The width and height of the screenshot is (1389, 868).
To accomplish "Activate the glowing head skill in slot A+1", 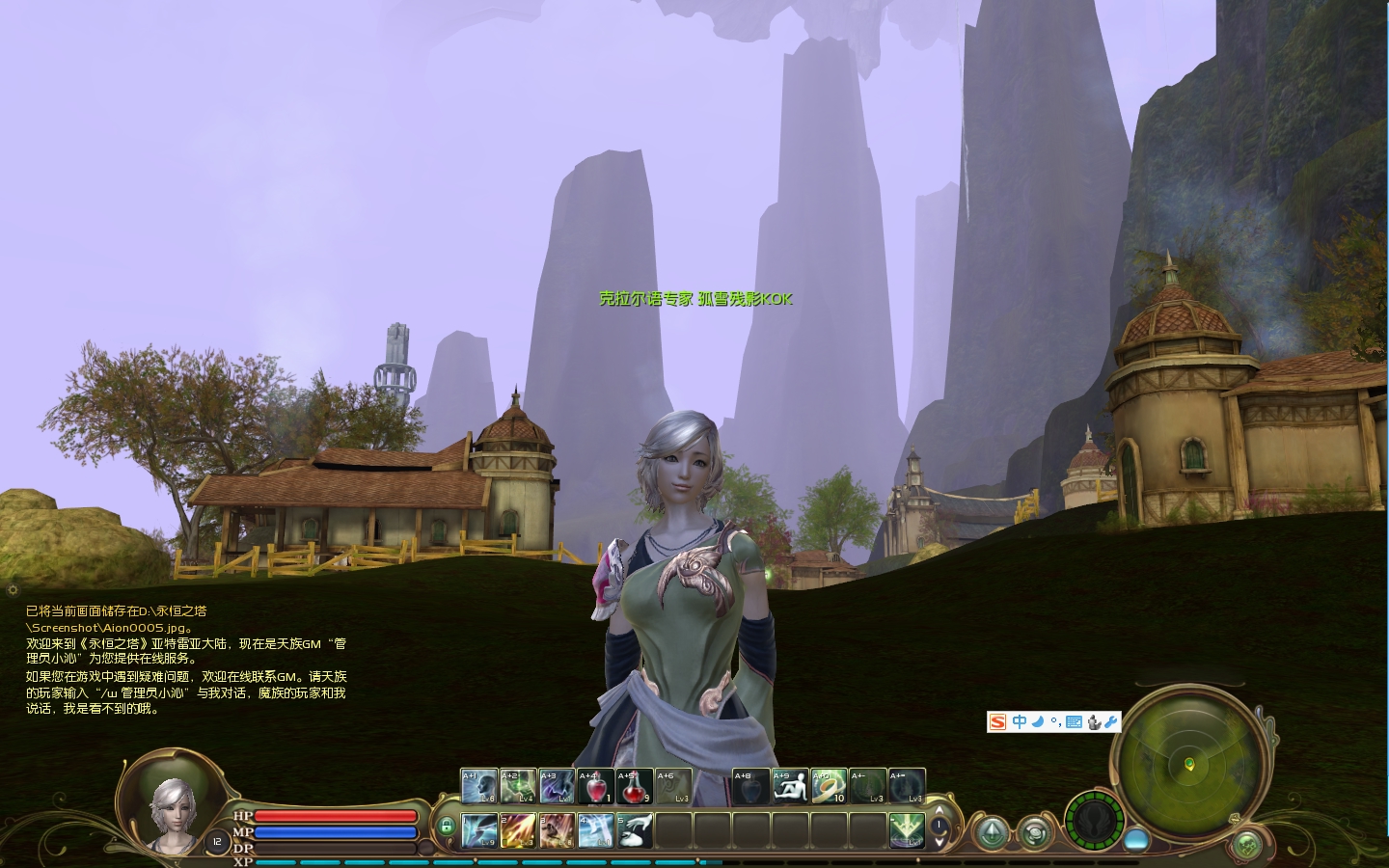I will pyautogui.click(x=479, y=786).
